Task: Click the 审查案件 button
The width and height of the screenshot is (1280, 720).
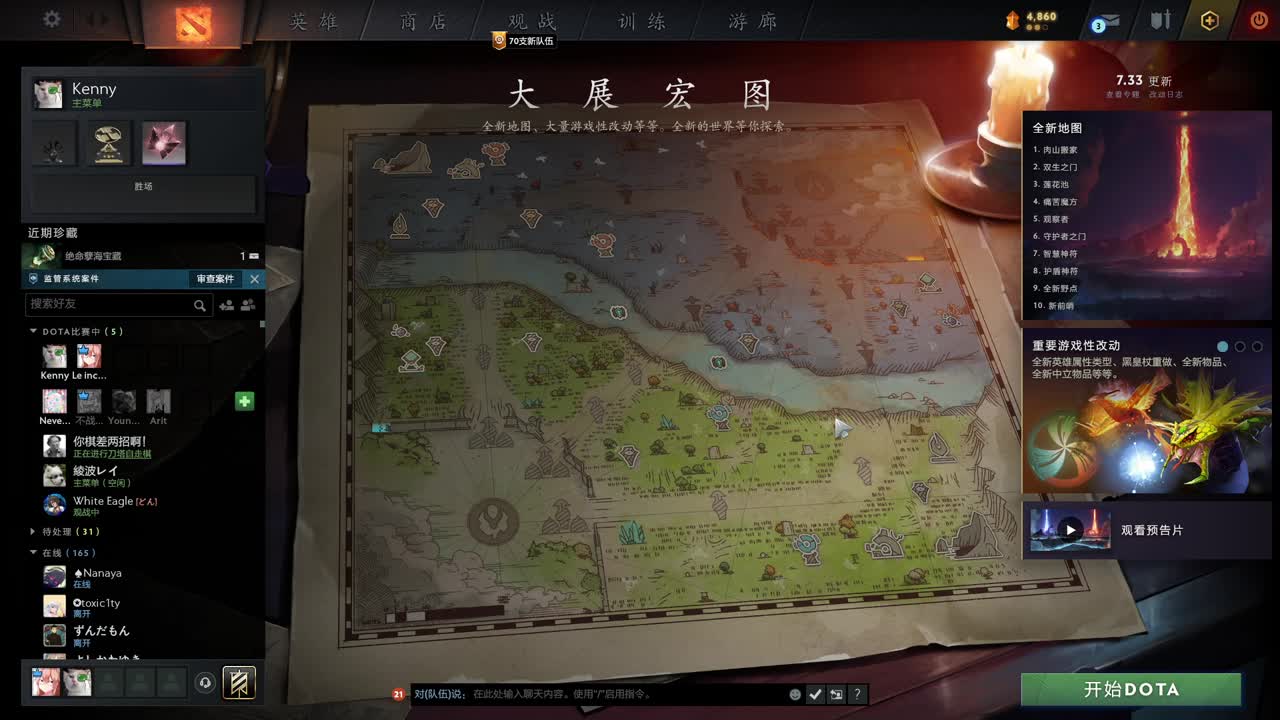Action: pos(214,279)
